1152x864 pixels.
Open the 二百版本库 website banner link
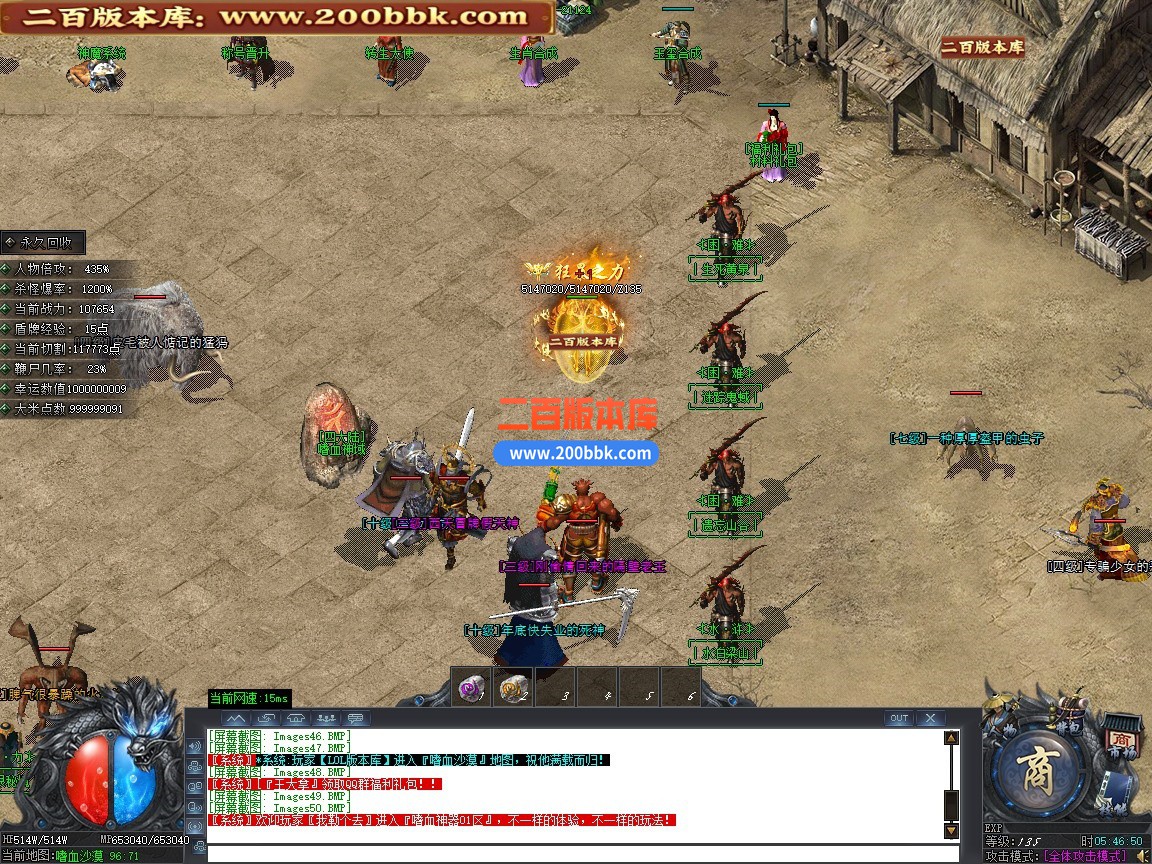[x=276, y=17]
